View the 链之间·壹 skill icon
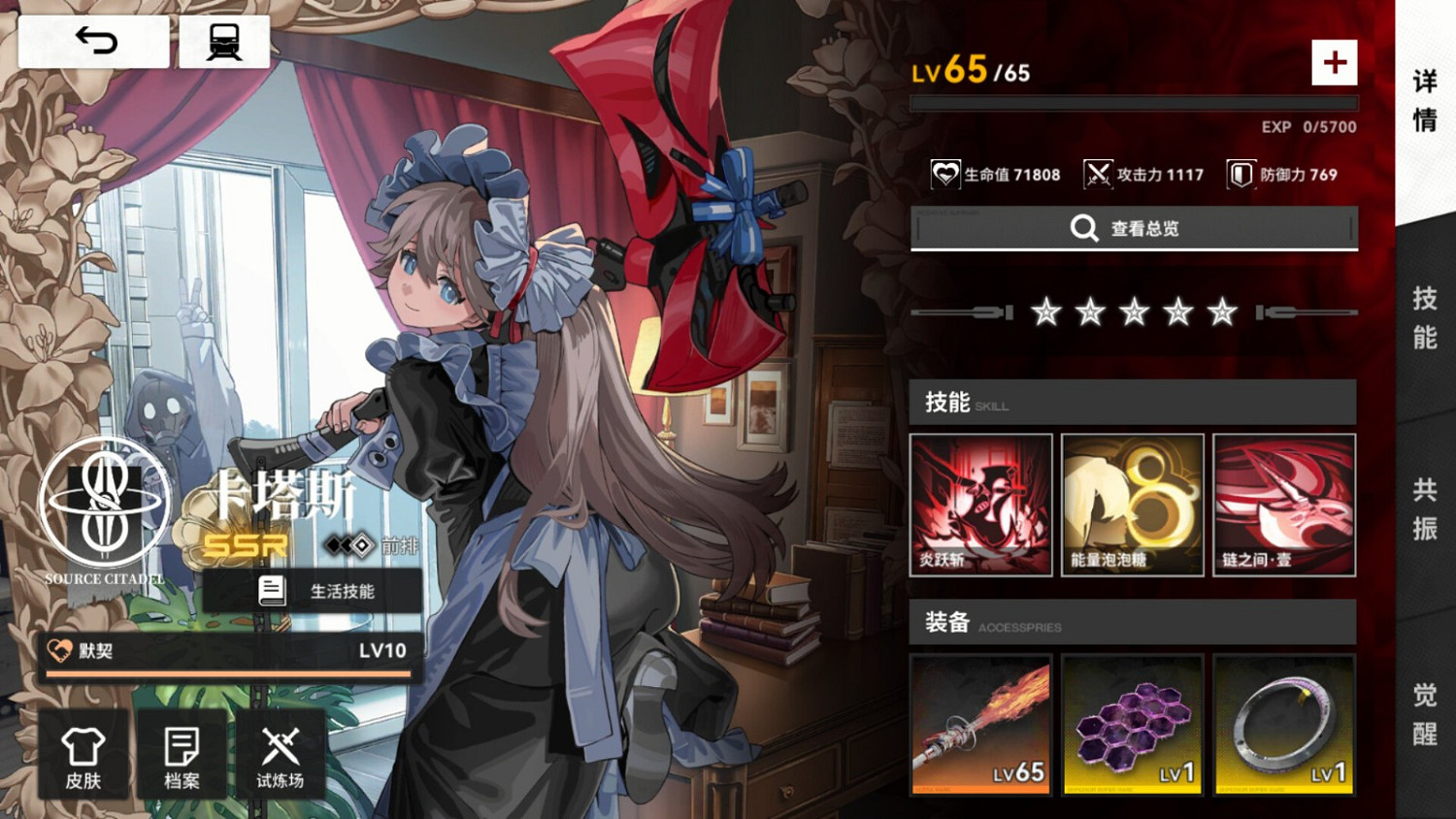The image size is (1456, 819). pyautogui.click(x=1284, y=504)
